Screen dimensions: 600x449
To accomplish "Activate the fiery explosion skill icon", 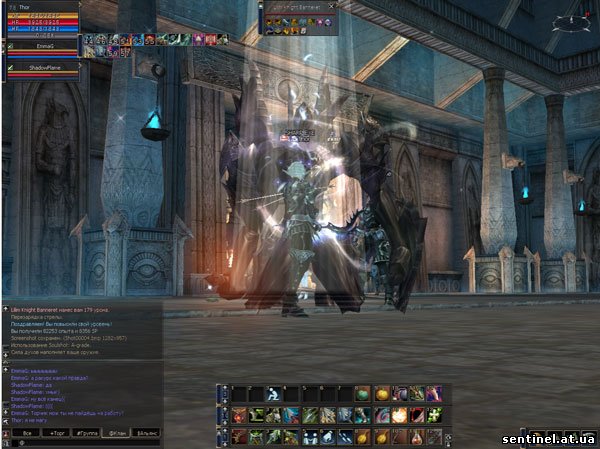I will click(398, 415).
